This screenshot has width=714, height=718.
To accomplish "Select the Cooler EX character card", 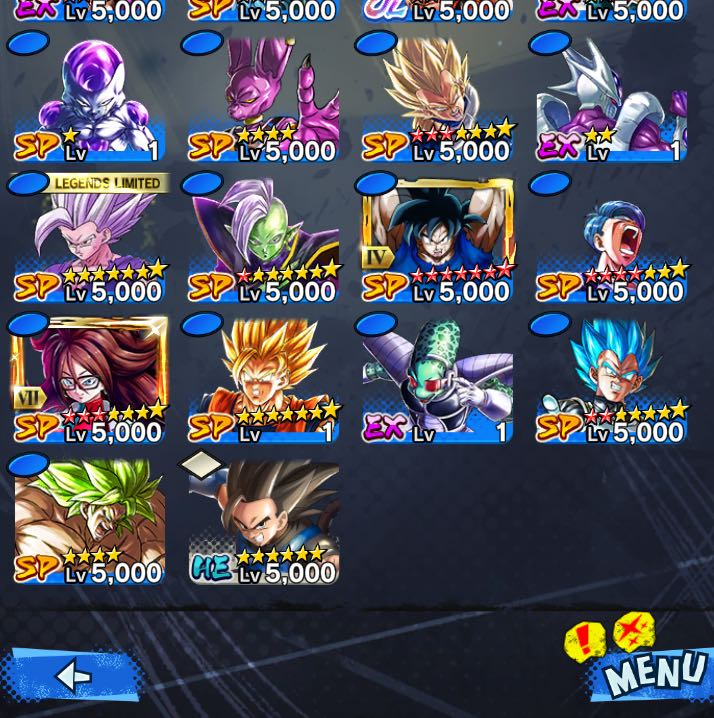I will [x=611, y=100].
